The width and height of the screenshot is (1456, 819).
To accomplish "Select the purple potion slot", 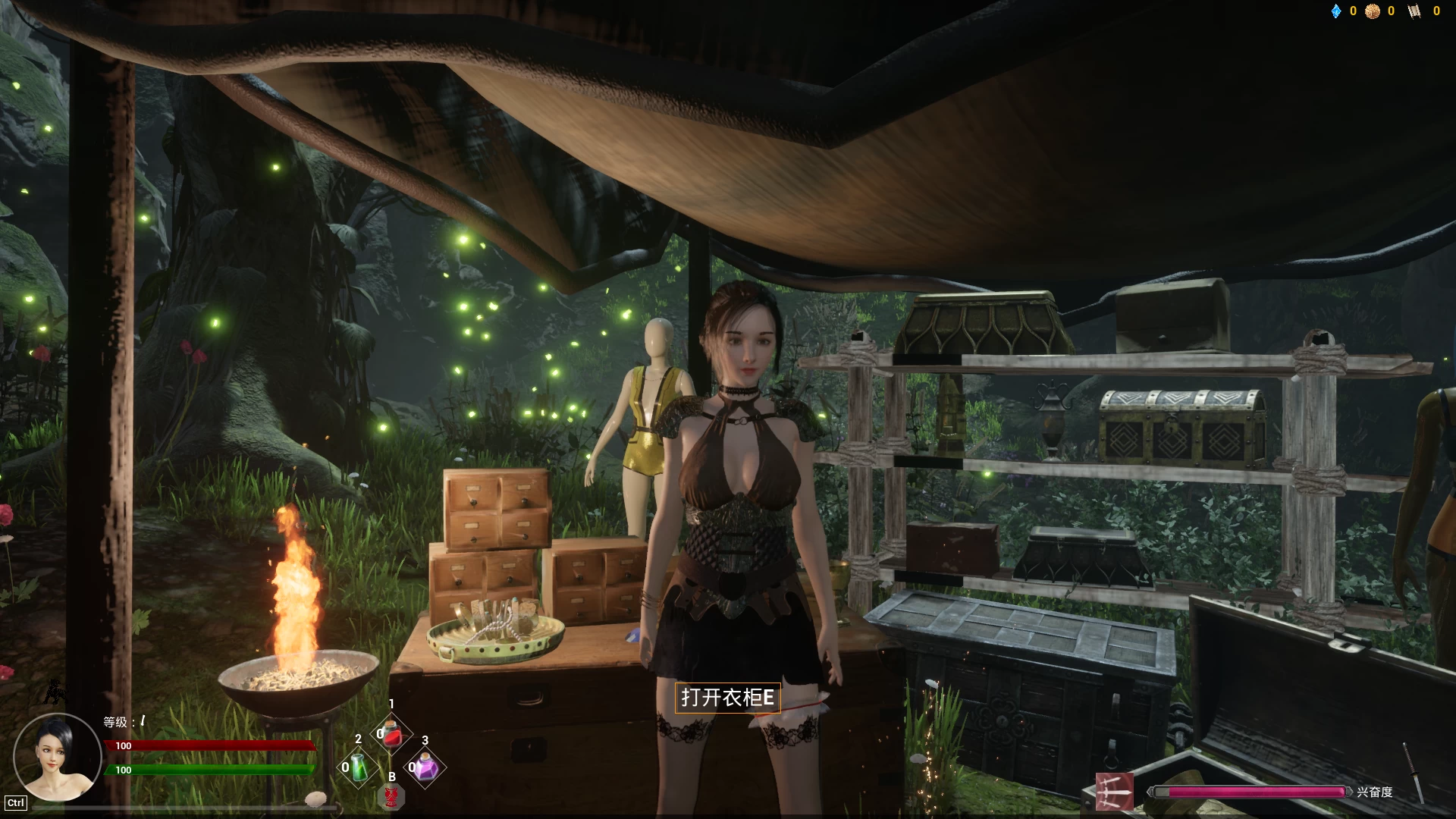I will pyautogui.click(x=424, y=768).
